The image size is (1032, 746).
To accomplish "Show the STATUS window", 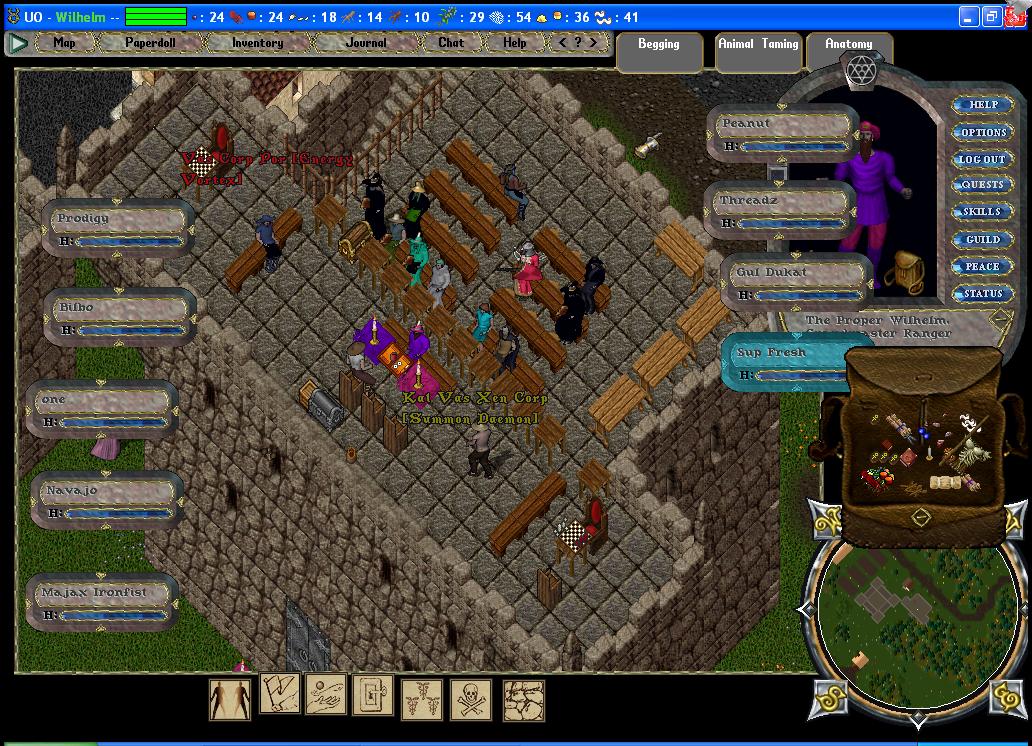I will tap(982, 294).
